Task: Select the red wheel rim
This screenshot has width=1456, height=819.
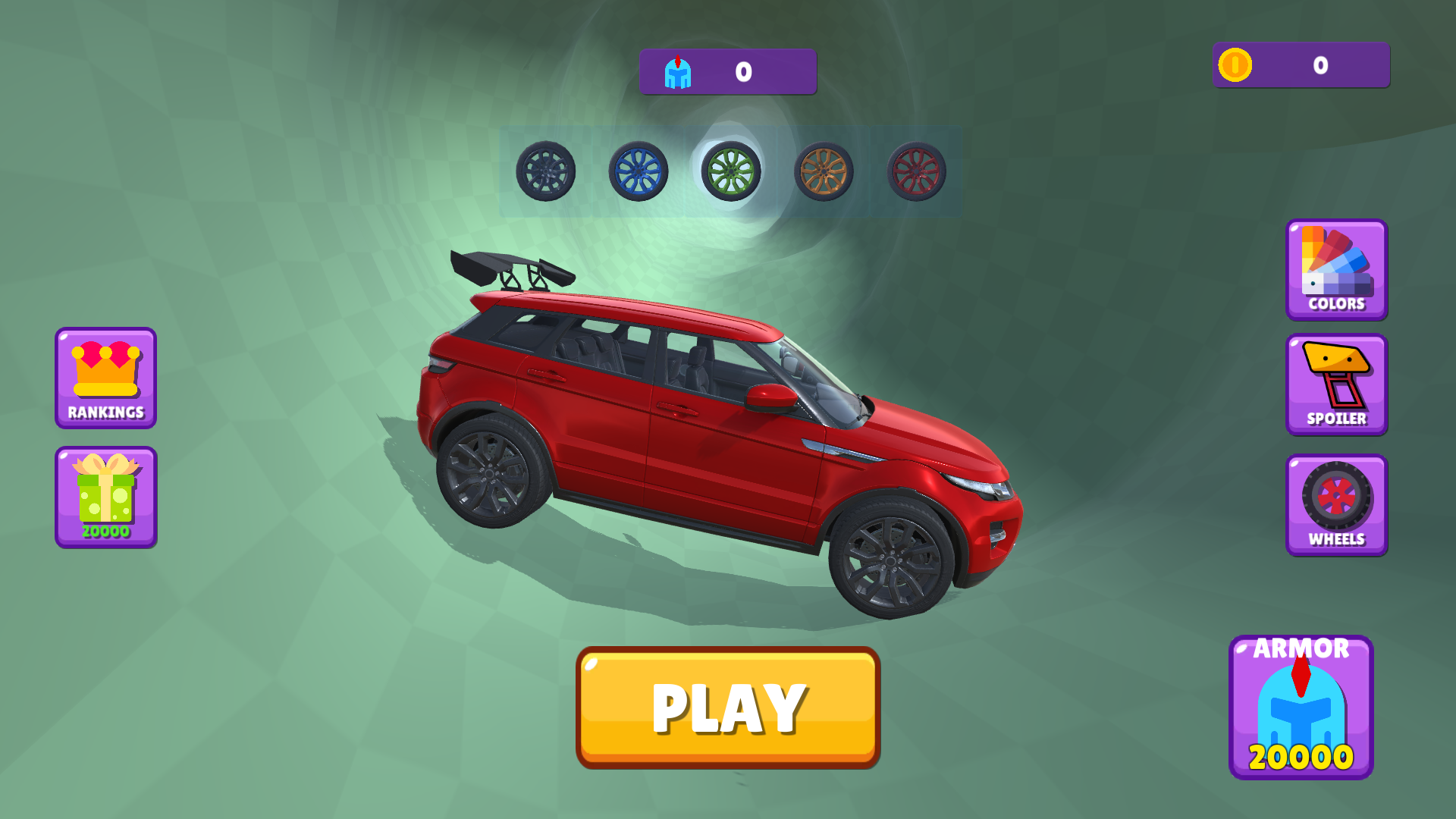Action: 914,173
